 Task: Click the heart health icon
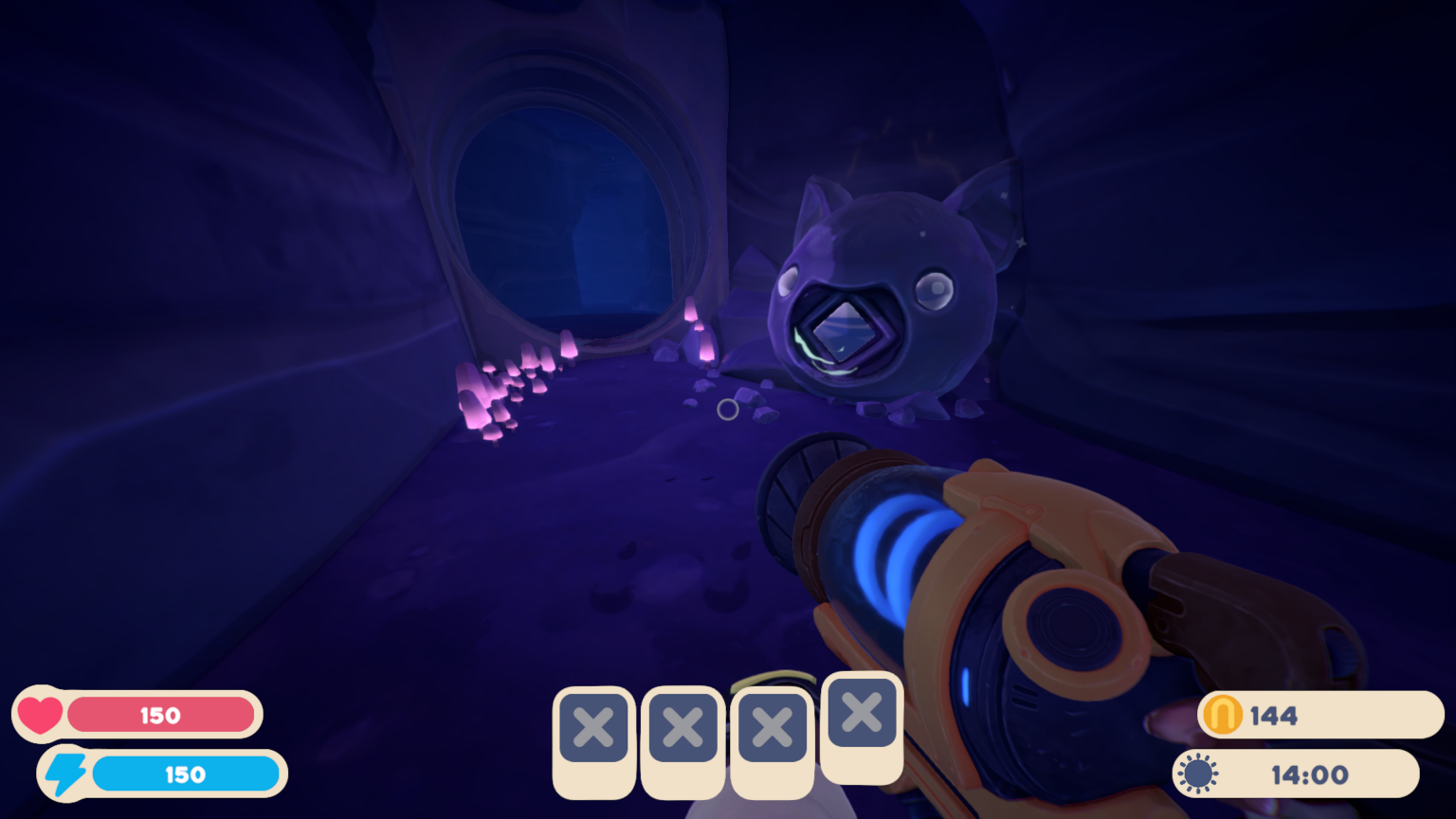coord(42,714)
